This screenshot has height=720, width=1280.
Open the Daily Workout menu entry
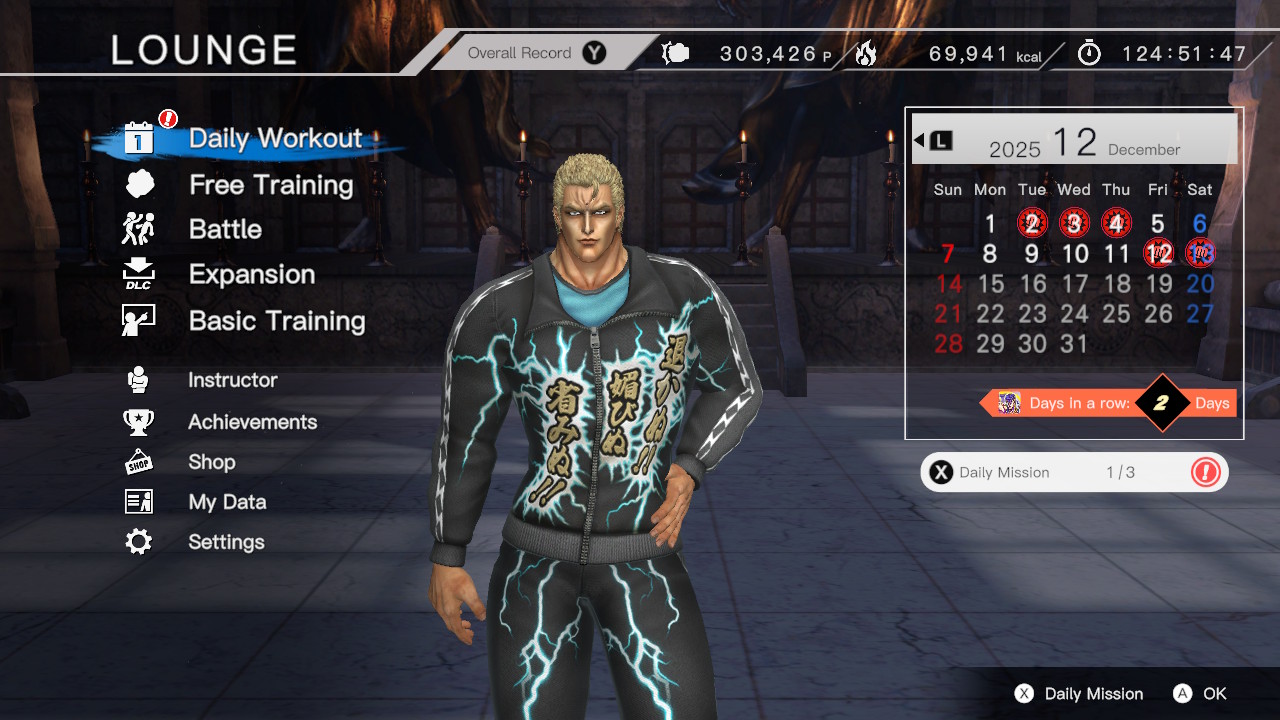(x=275, y=139)
